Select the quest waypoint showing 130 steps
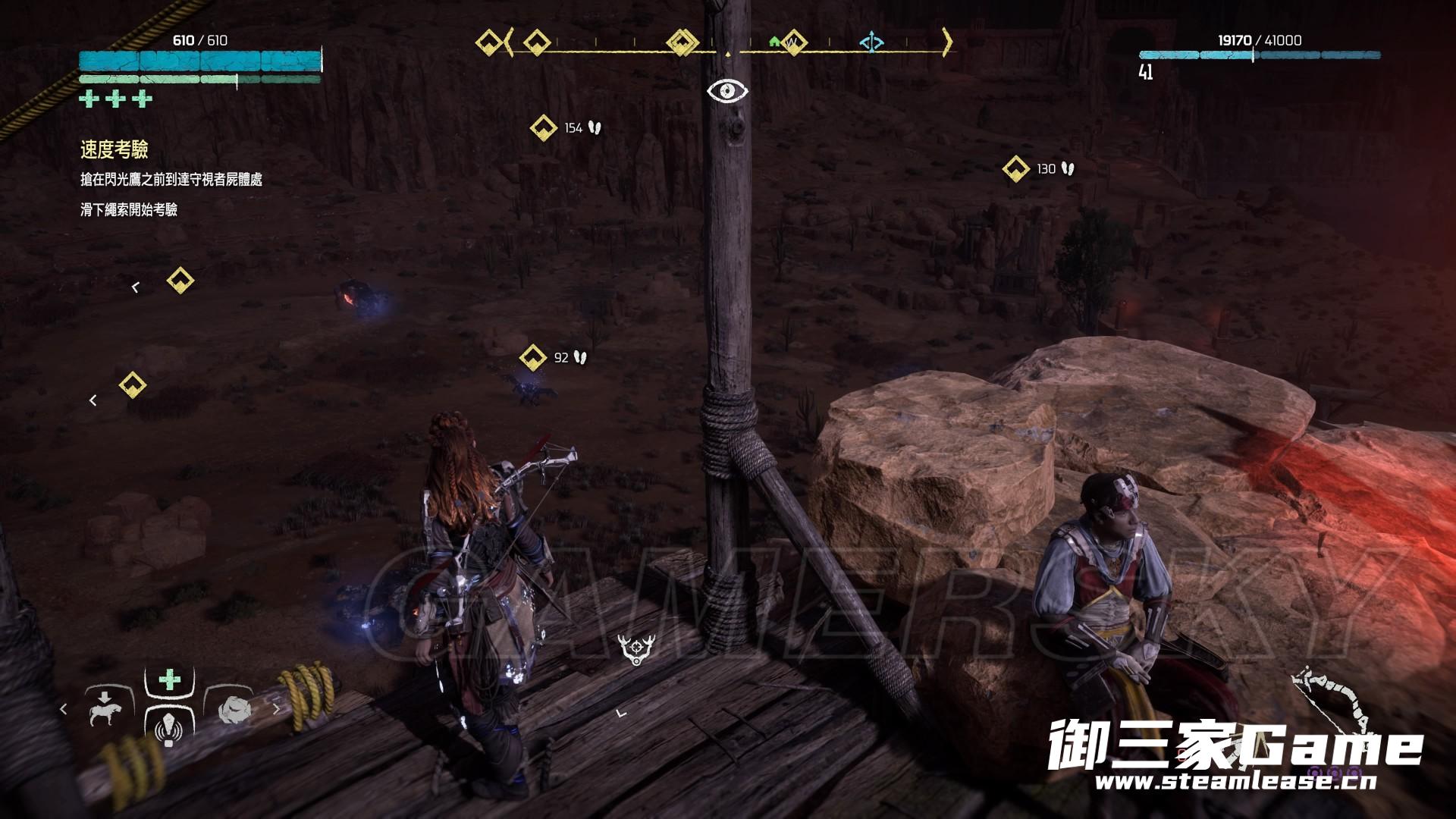The height and width of the screenshot is (819, 1456). [x=1015, y=168]
